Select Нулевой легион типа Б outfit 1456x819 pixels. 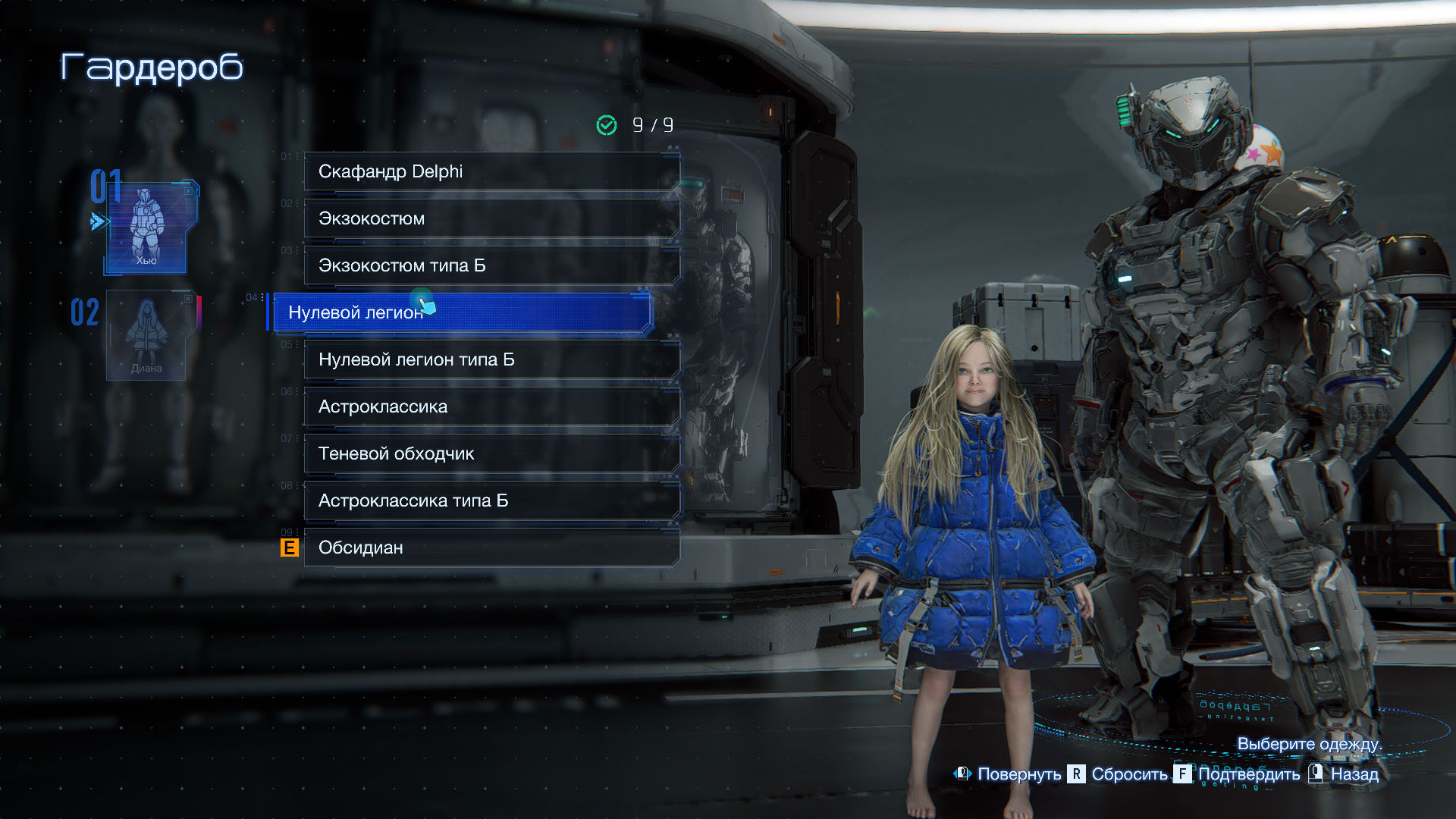pyautogui.click(x=491, y=359)
